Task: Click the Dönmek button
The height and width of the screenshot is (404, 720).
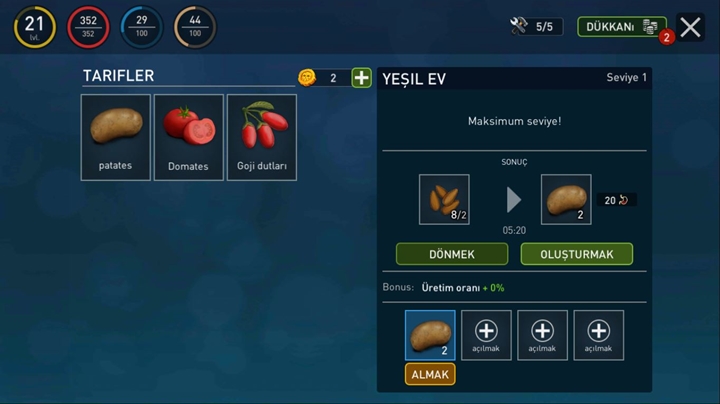Action: click(x=452, y=254)
